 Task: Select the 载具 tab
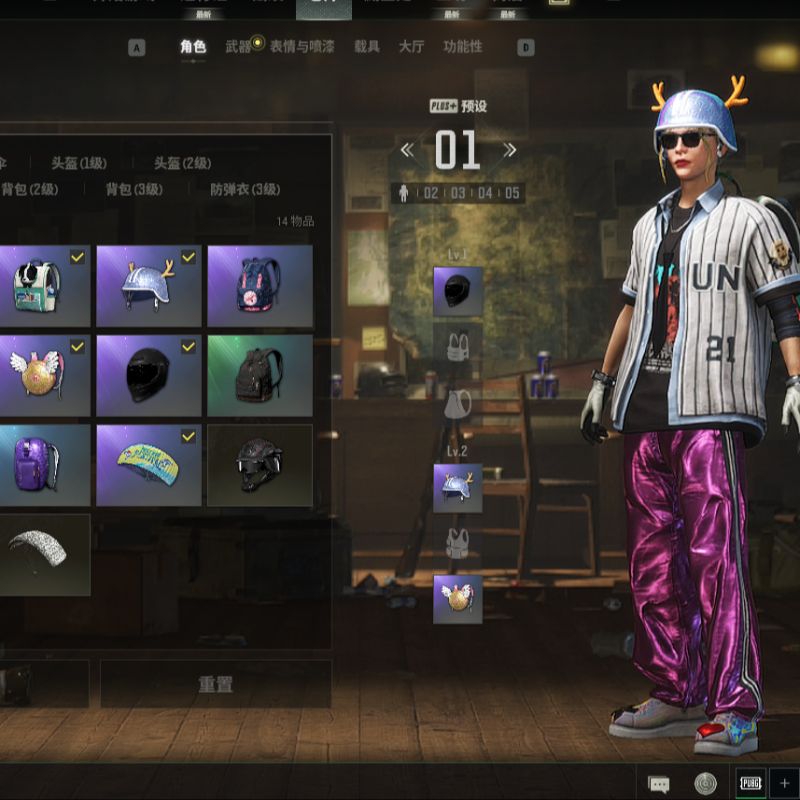[x=367, y=47]
